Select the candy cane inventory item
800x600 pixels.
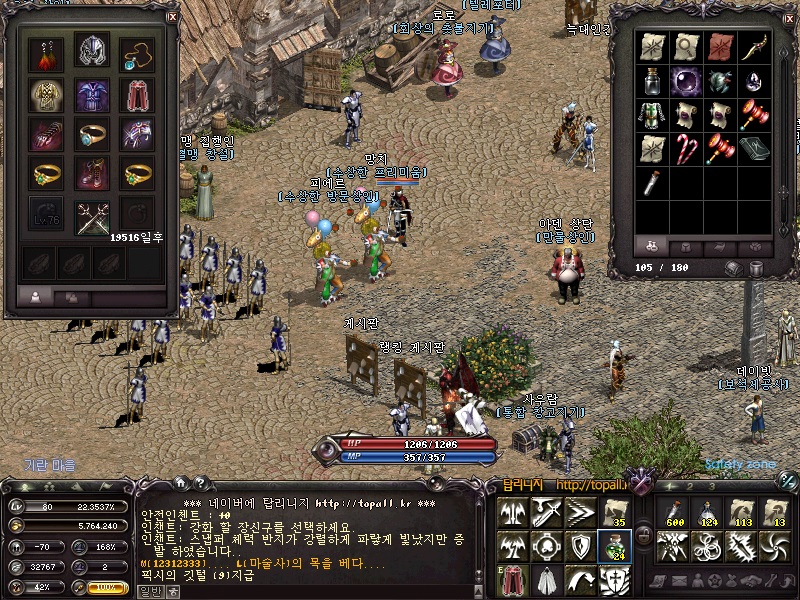(x=686, y=148)
